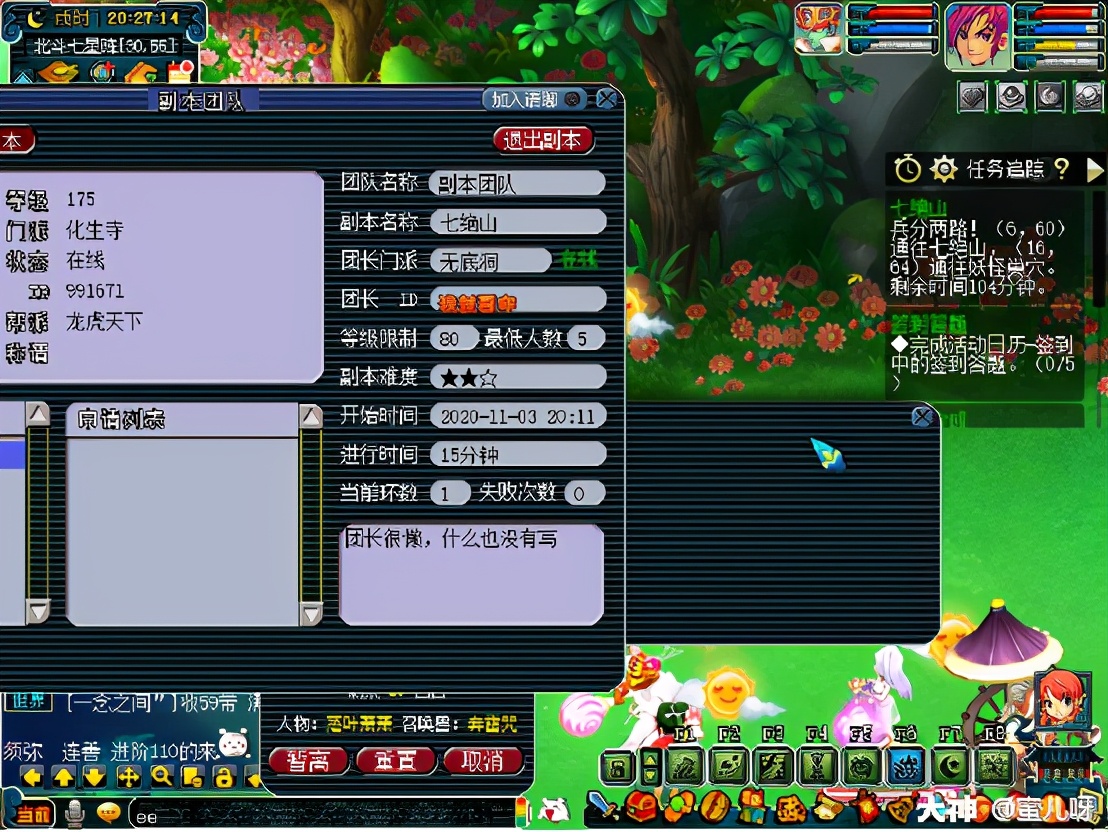Click the sword icon in bottom bar
1108x832 pixels.
pyautogui.click(x=601, y=805)
